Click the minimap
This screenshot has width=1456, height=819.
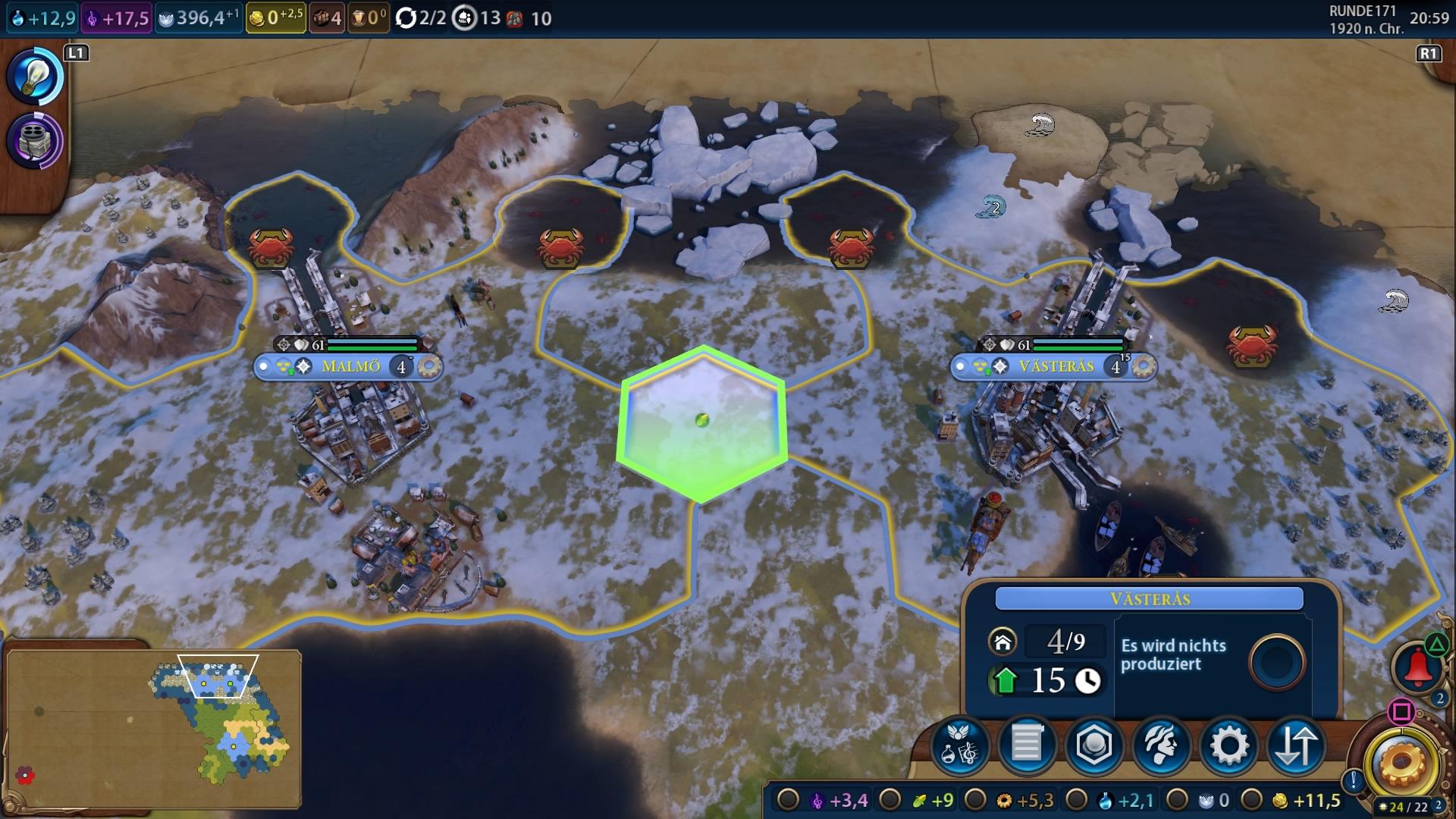click(153, 729)
